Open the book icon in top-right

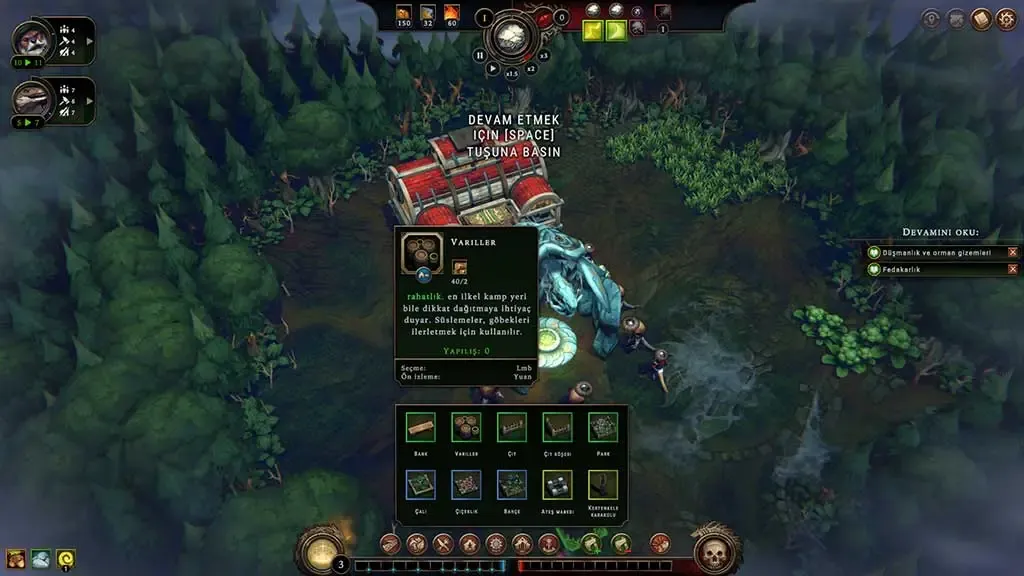(x=981, y=19)
